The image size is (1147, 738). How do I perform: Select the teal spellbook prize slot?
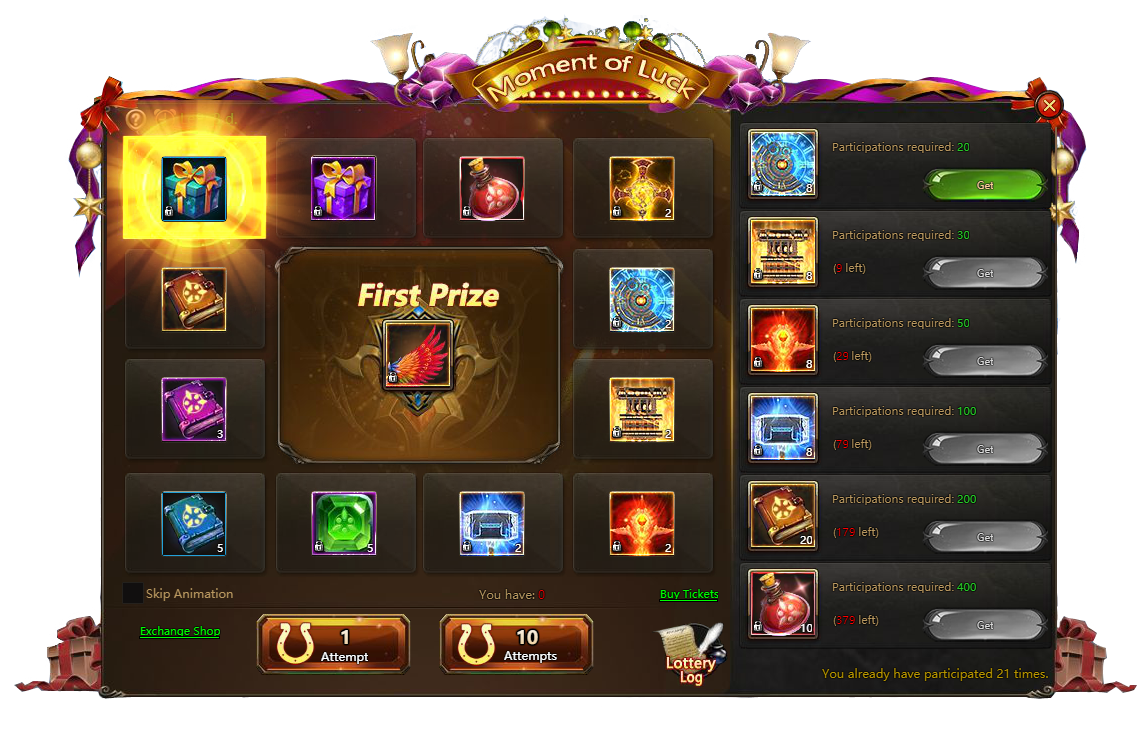click(x=194, y=523)
